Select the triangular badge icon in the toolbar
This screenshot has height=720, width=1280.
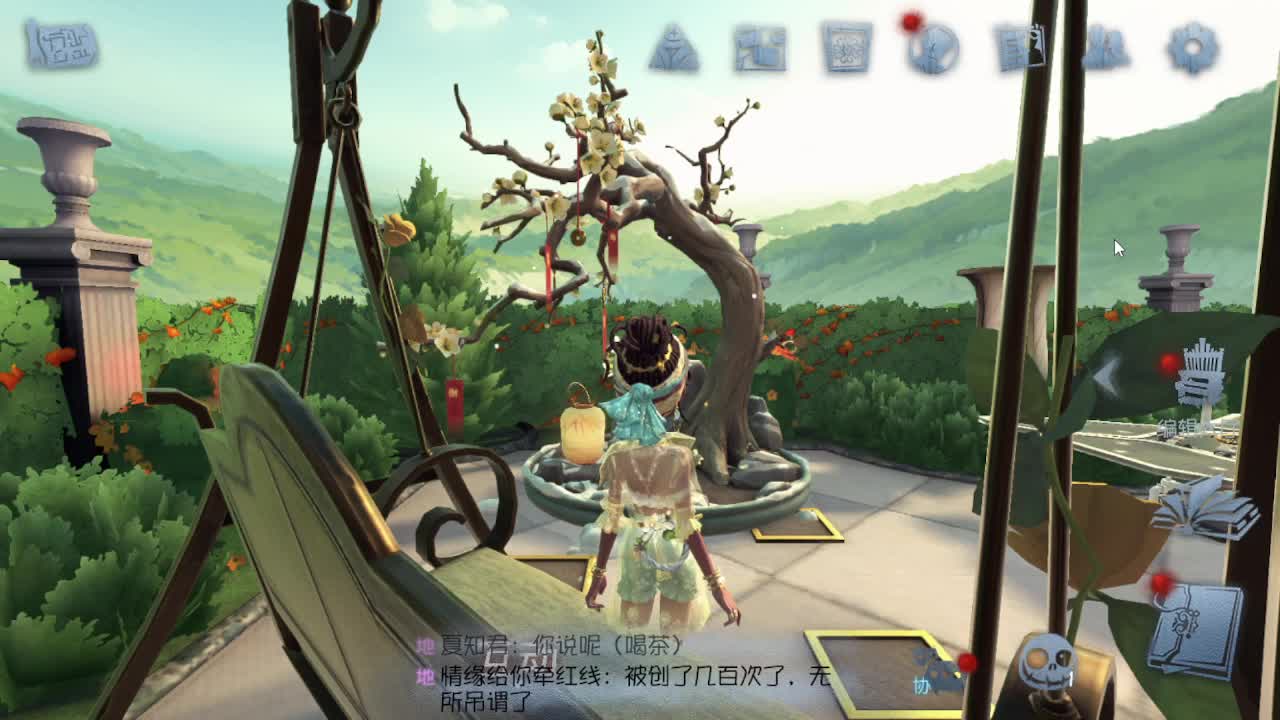point(672,47)
